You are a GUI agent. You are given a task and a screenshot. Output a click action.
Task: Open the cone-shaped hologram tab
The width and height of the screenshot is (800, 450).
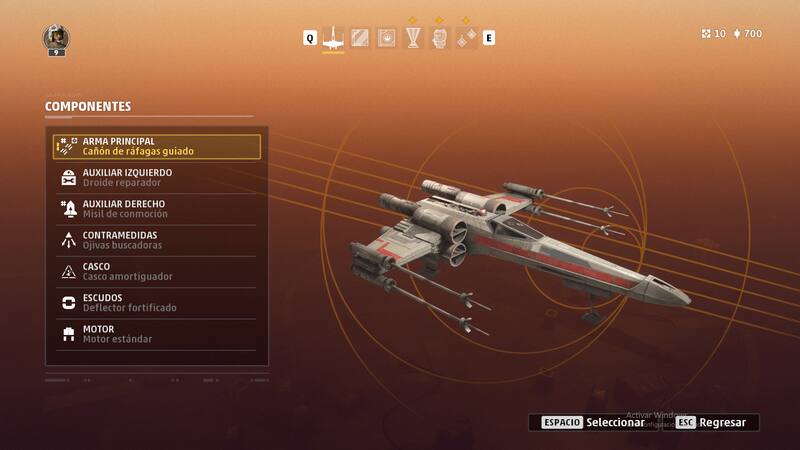[x=413, y=38]
